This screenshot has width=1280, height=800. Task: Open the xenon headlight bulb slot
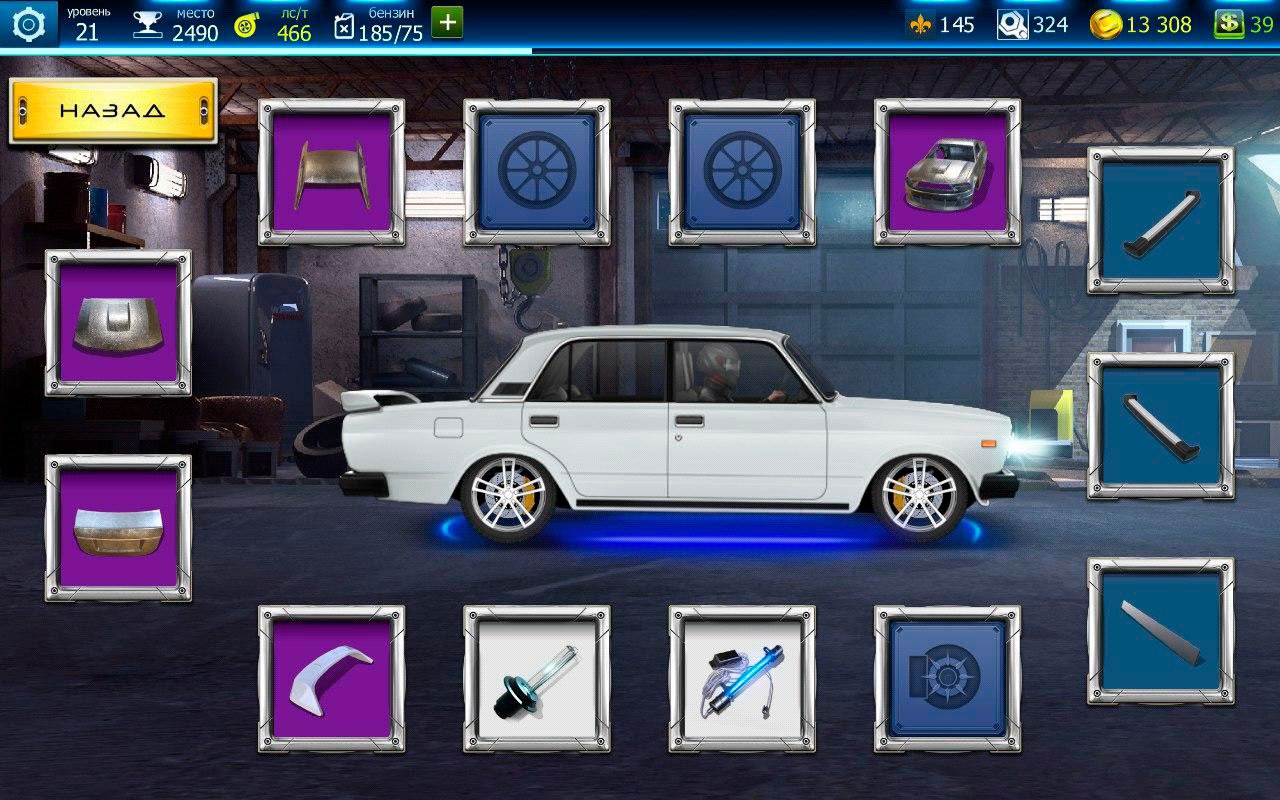coord(537,678)
